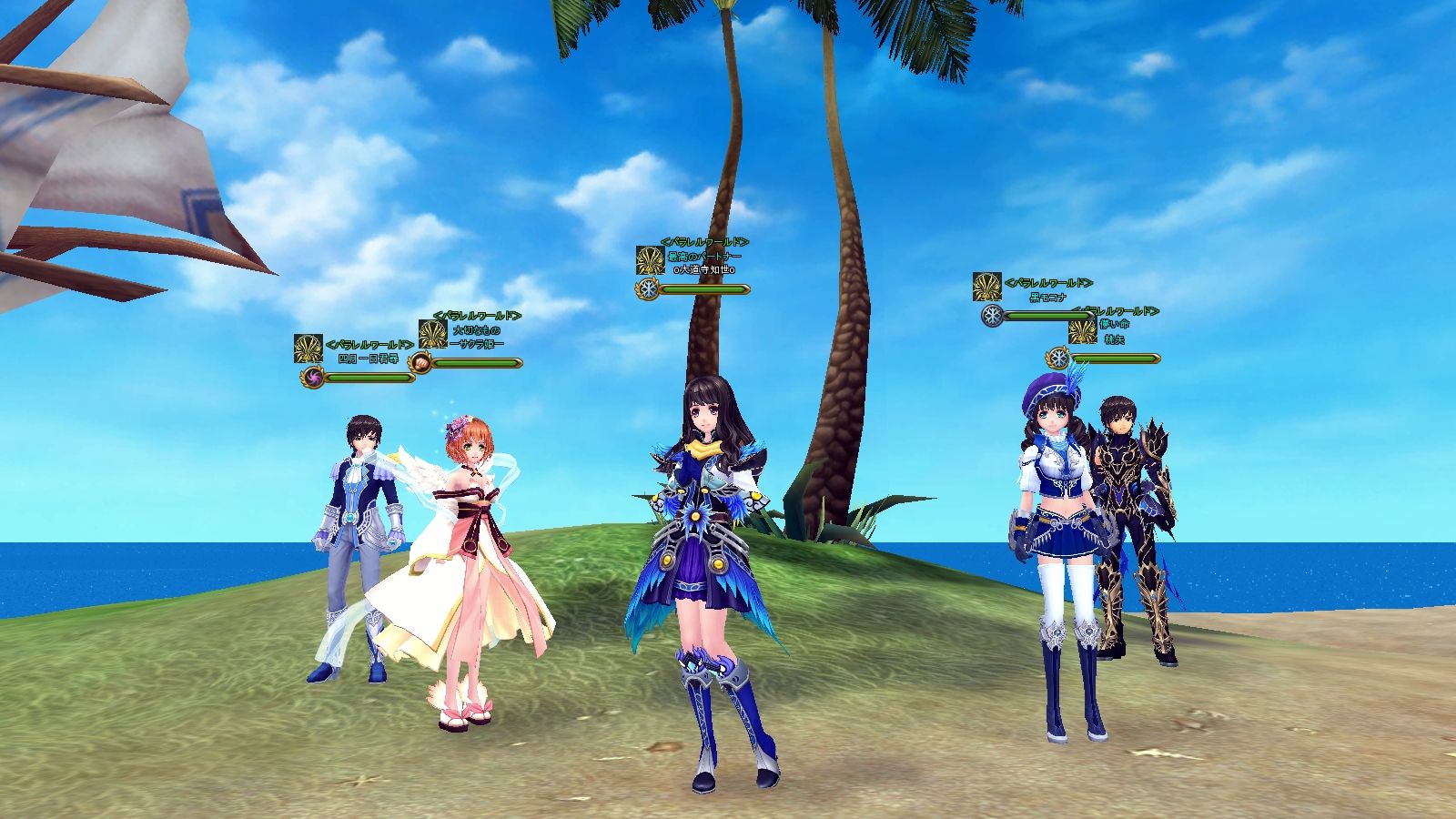Select the 桃矢 player nameplate
The image size is (1456, 819).
tap(1115, 339)
